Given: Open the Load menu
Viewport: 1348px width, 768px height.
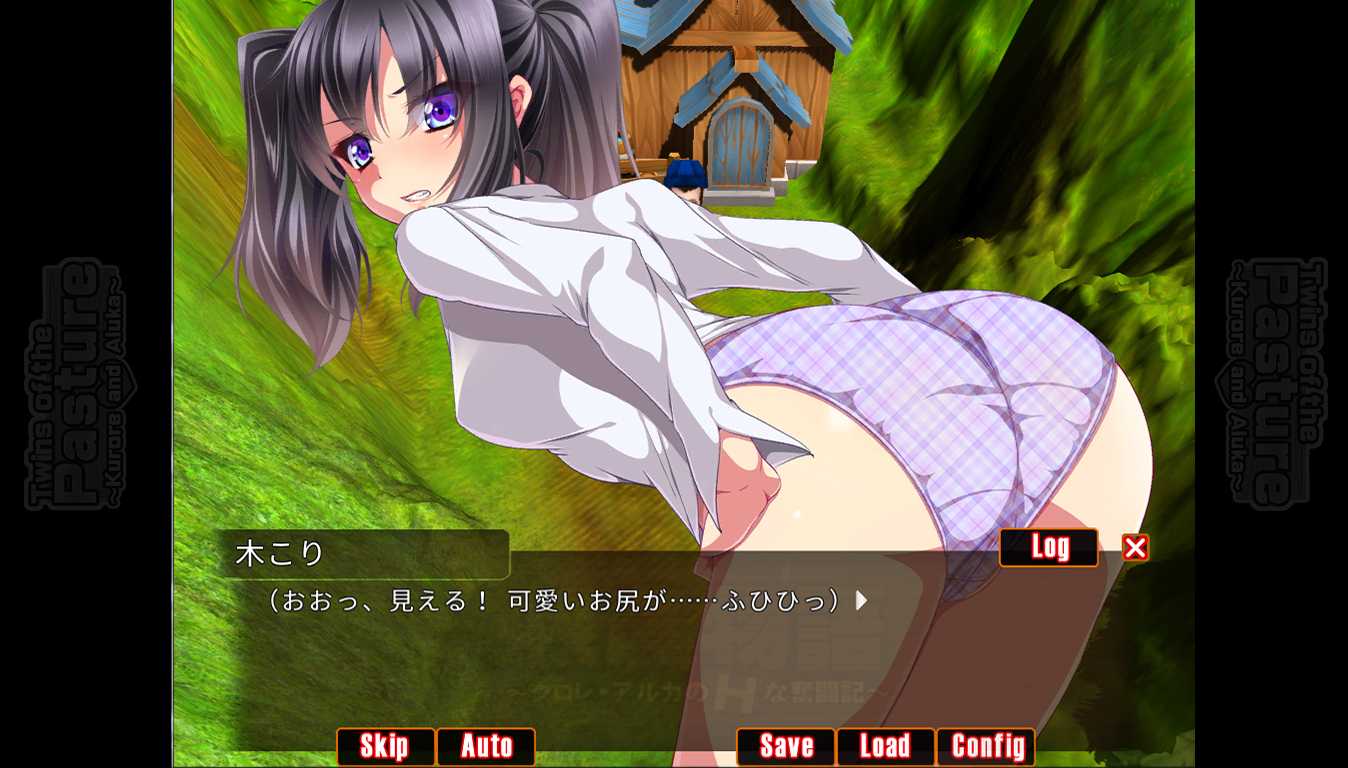Looking at the screenshot, I should [885, 746].
